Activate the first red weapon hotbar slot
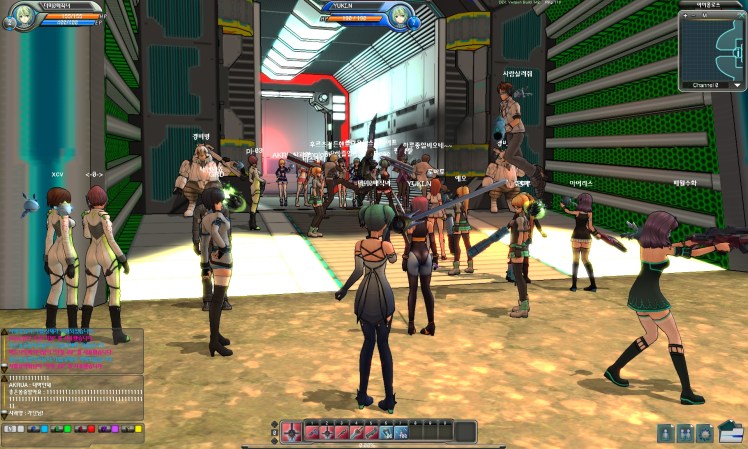Viewport: 748px width, 449px height. (x=312, y=432)
